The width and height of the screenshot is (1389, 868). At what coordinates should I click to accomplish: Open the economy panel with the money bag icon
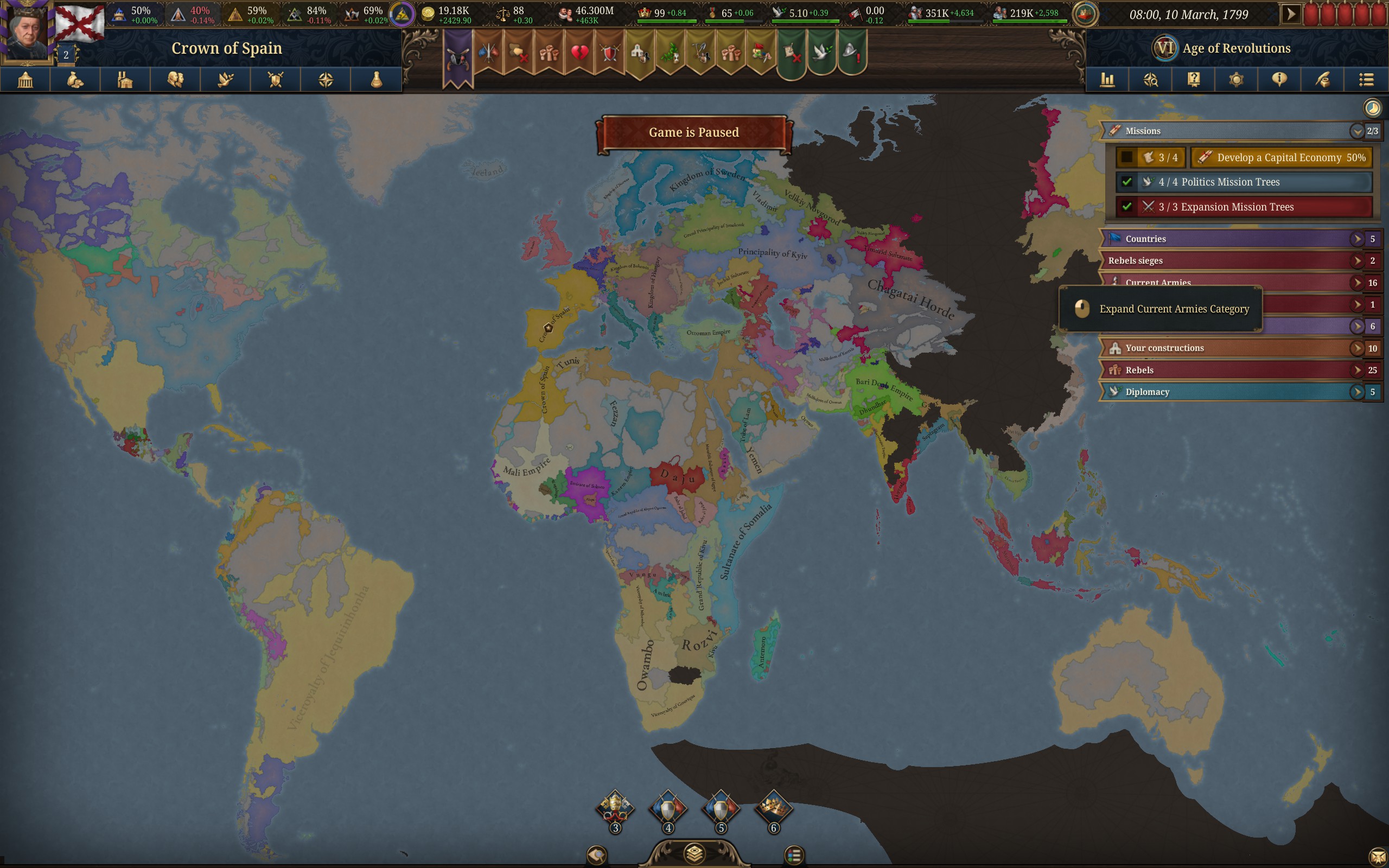76,79
